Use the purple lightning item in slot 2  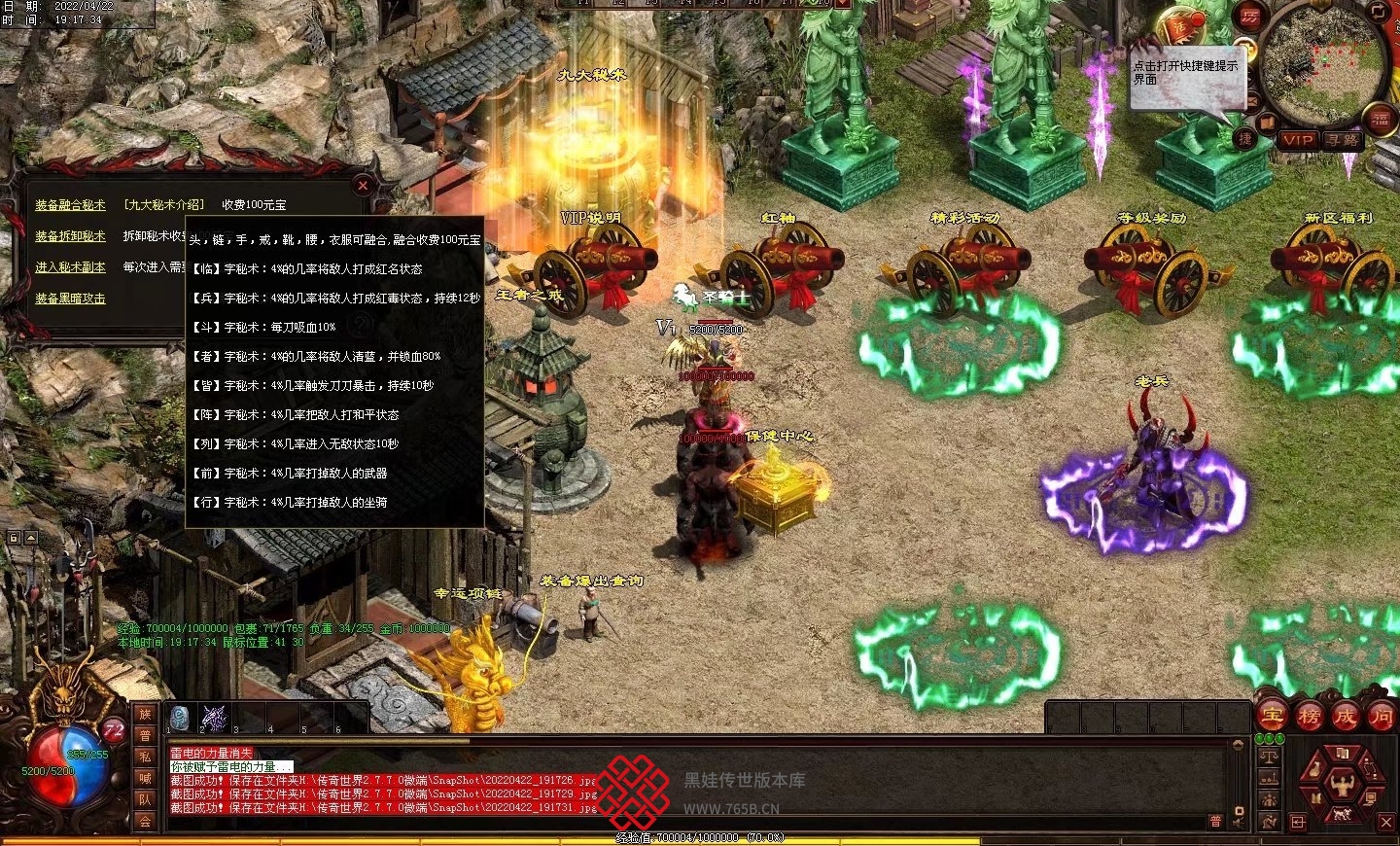click(x=214, y=718)
